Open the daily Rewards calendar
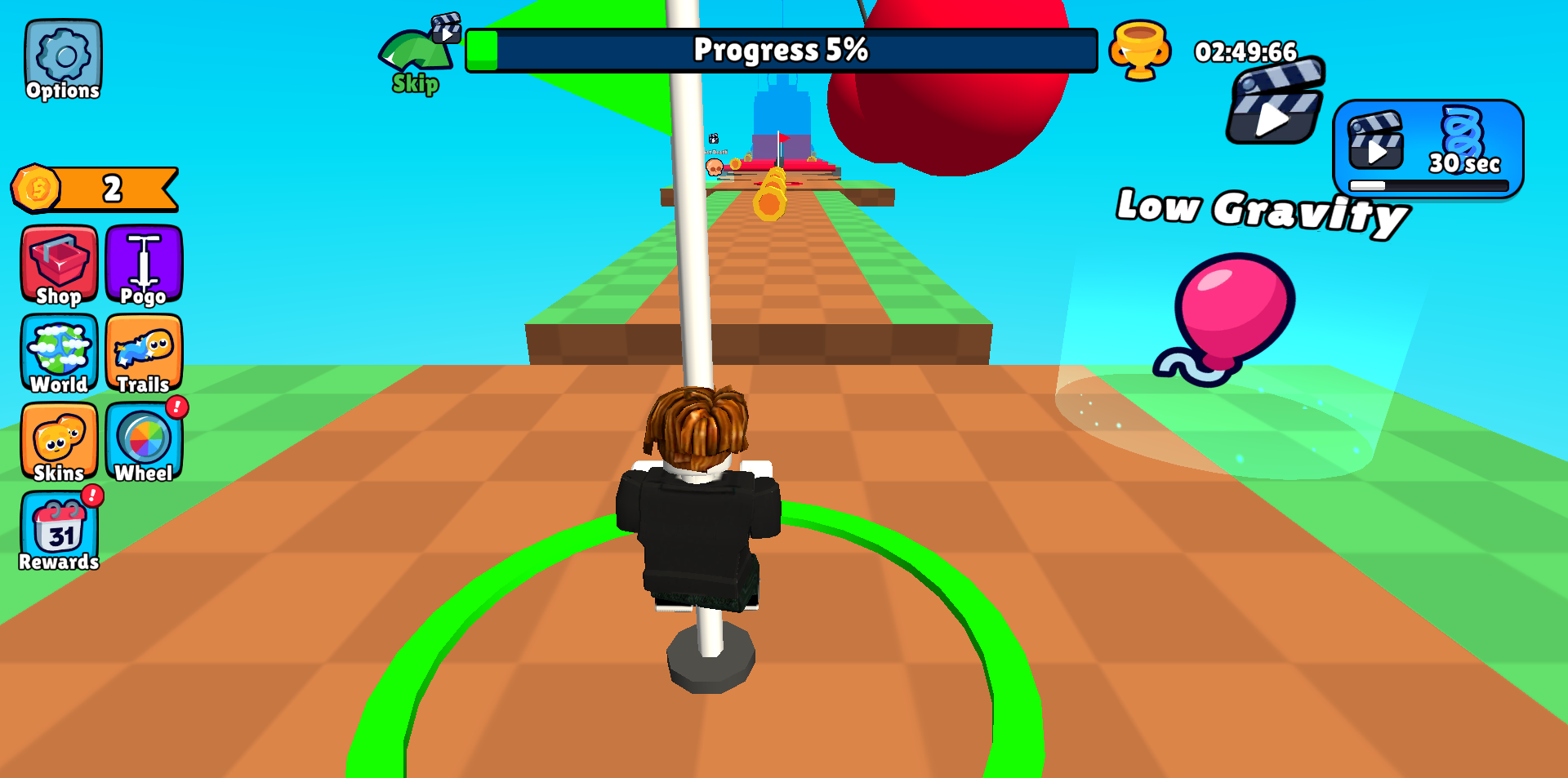This screenshot has width=1568, height=778. (x=58, y=531)
